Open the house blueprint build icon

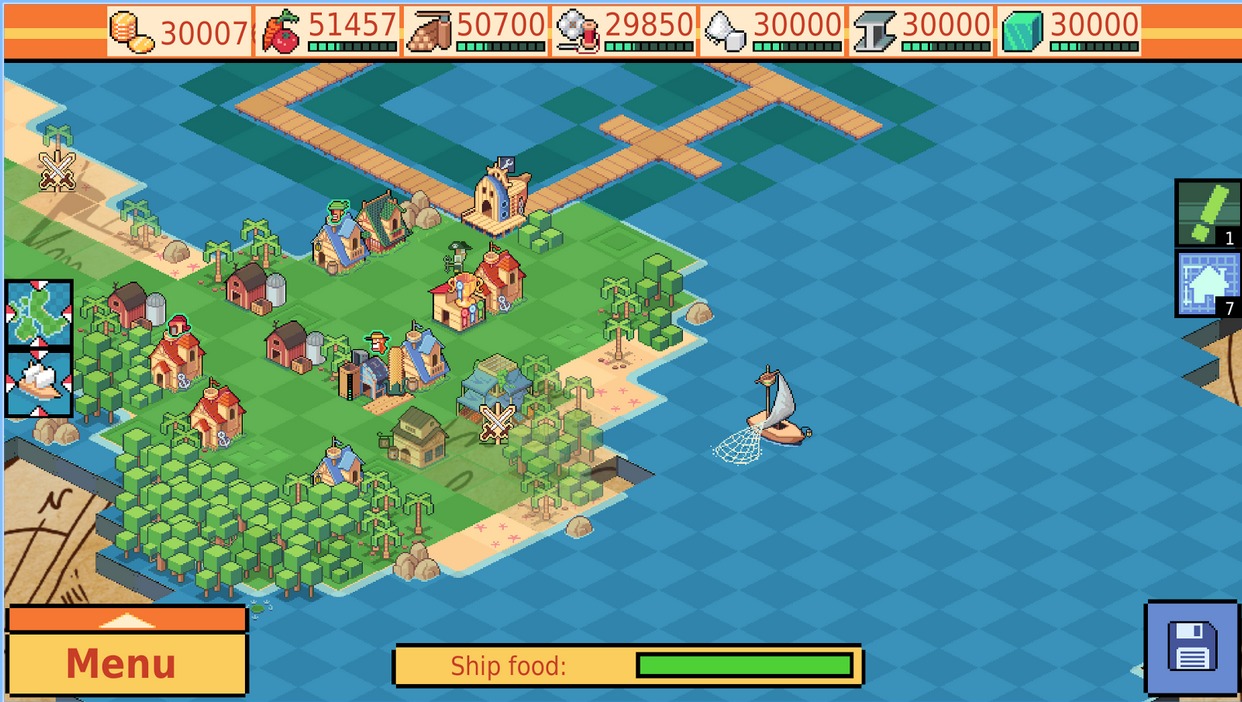click(x=1207, y=284)
